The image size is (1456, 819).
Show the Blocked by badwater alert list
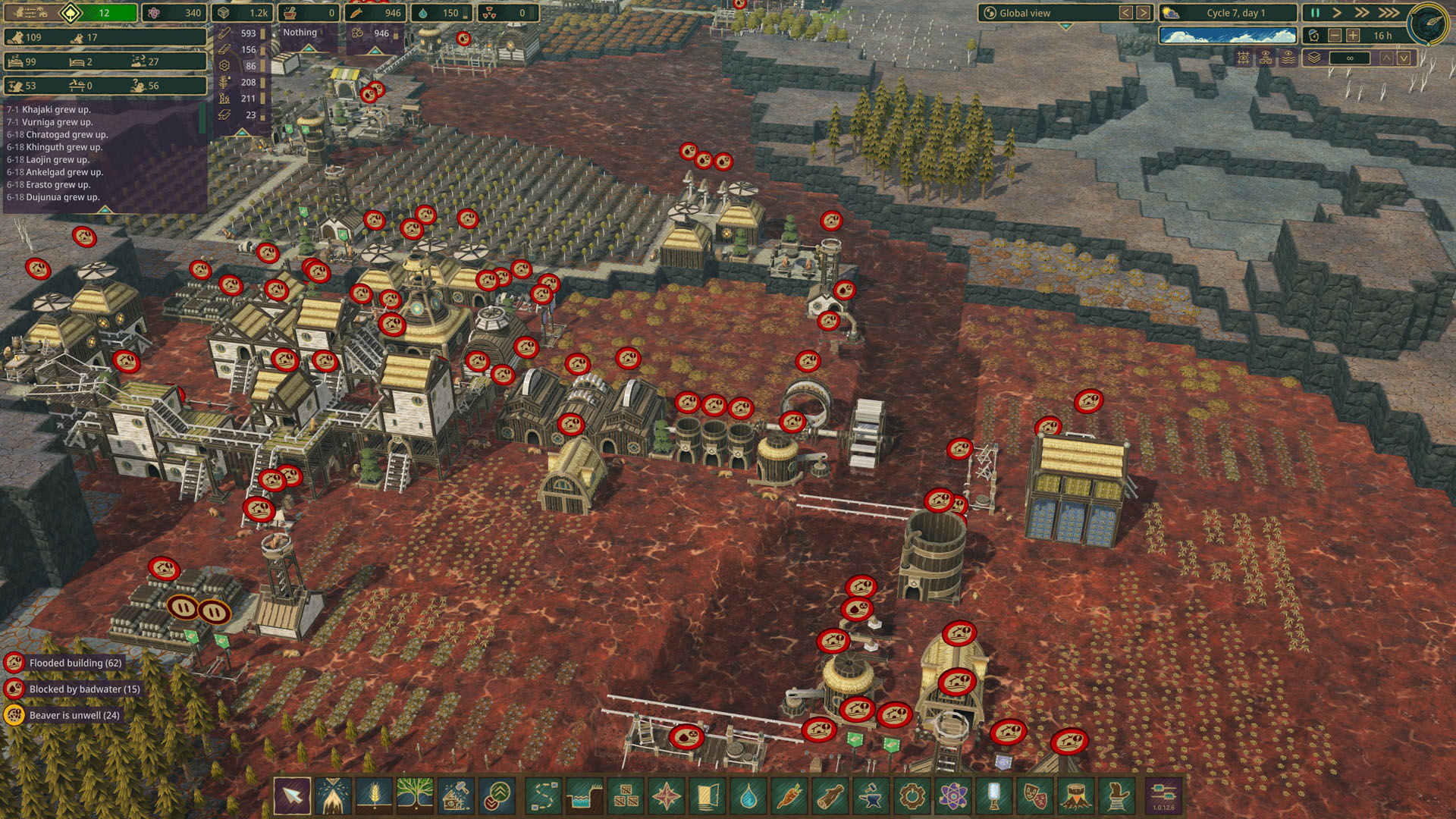click(x=83, y=689)
